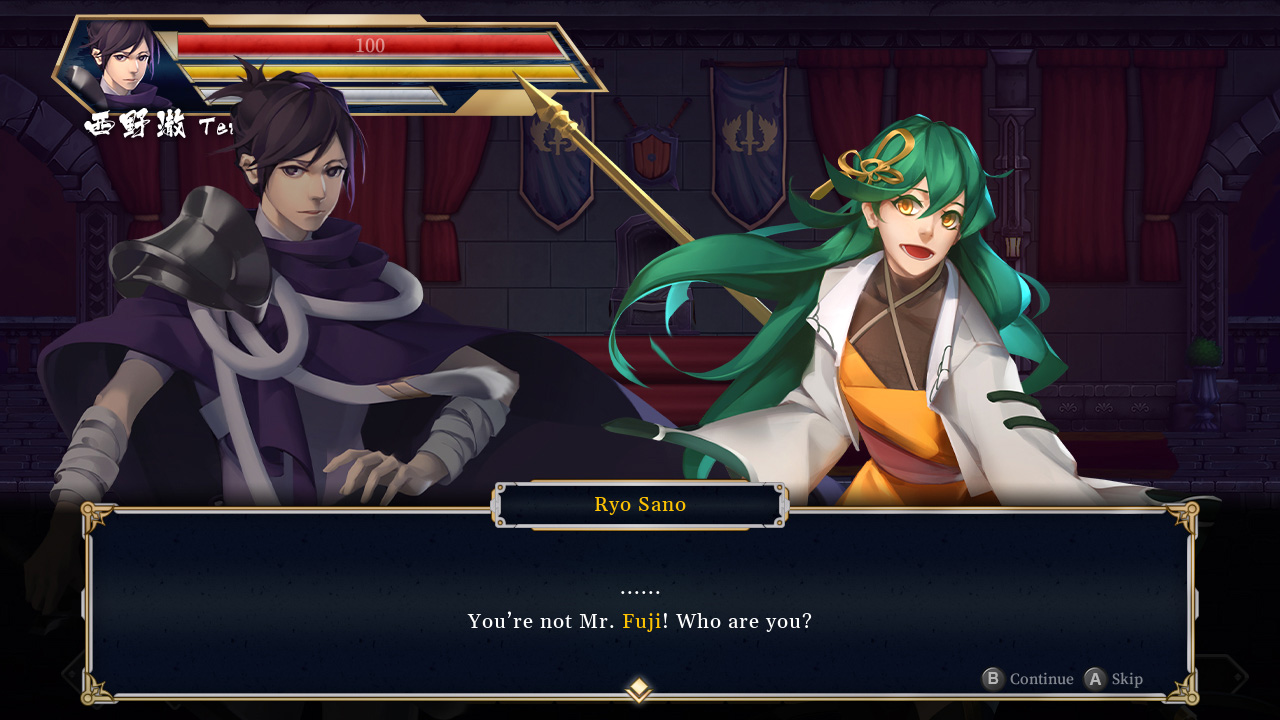The height and width of the screenshot is (720, 1280).
Task: Click the red health bar showing 100
Action: [x=368, y=45]
